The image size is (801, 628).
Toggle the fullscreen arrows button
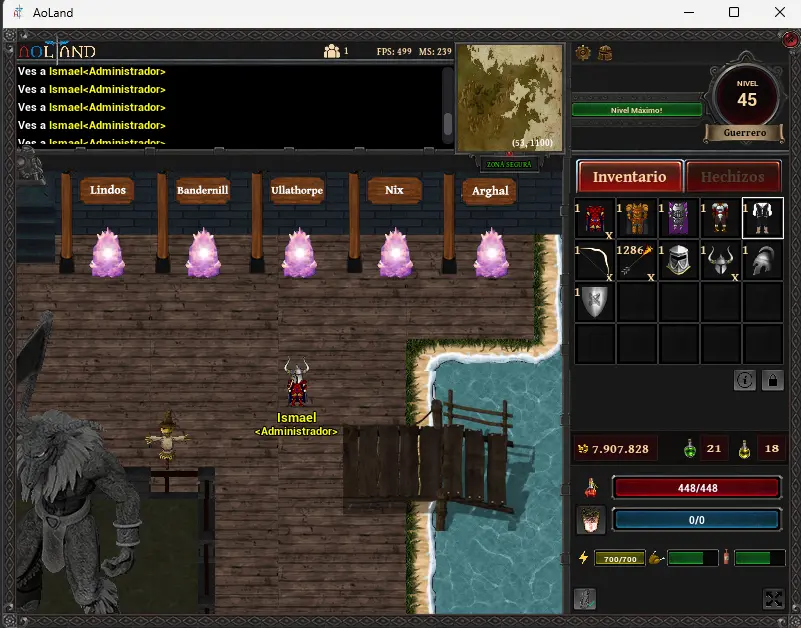pos(773,599)
